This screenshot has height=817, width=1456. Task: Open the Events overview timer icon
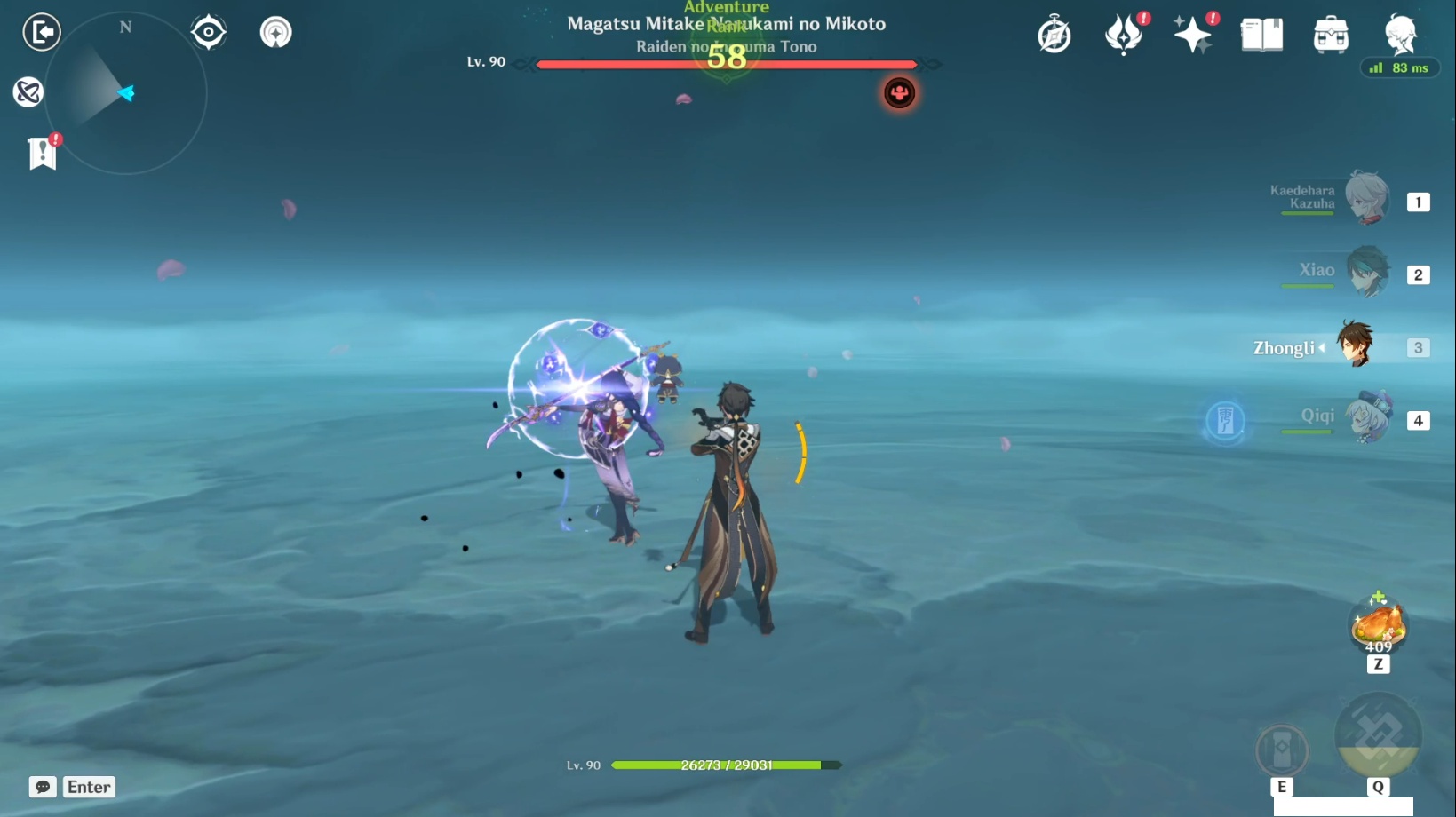1055,34
